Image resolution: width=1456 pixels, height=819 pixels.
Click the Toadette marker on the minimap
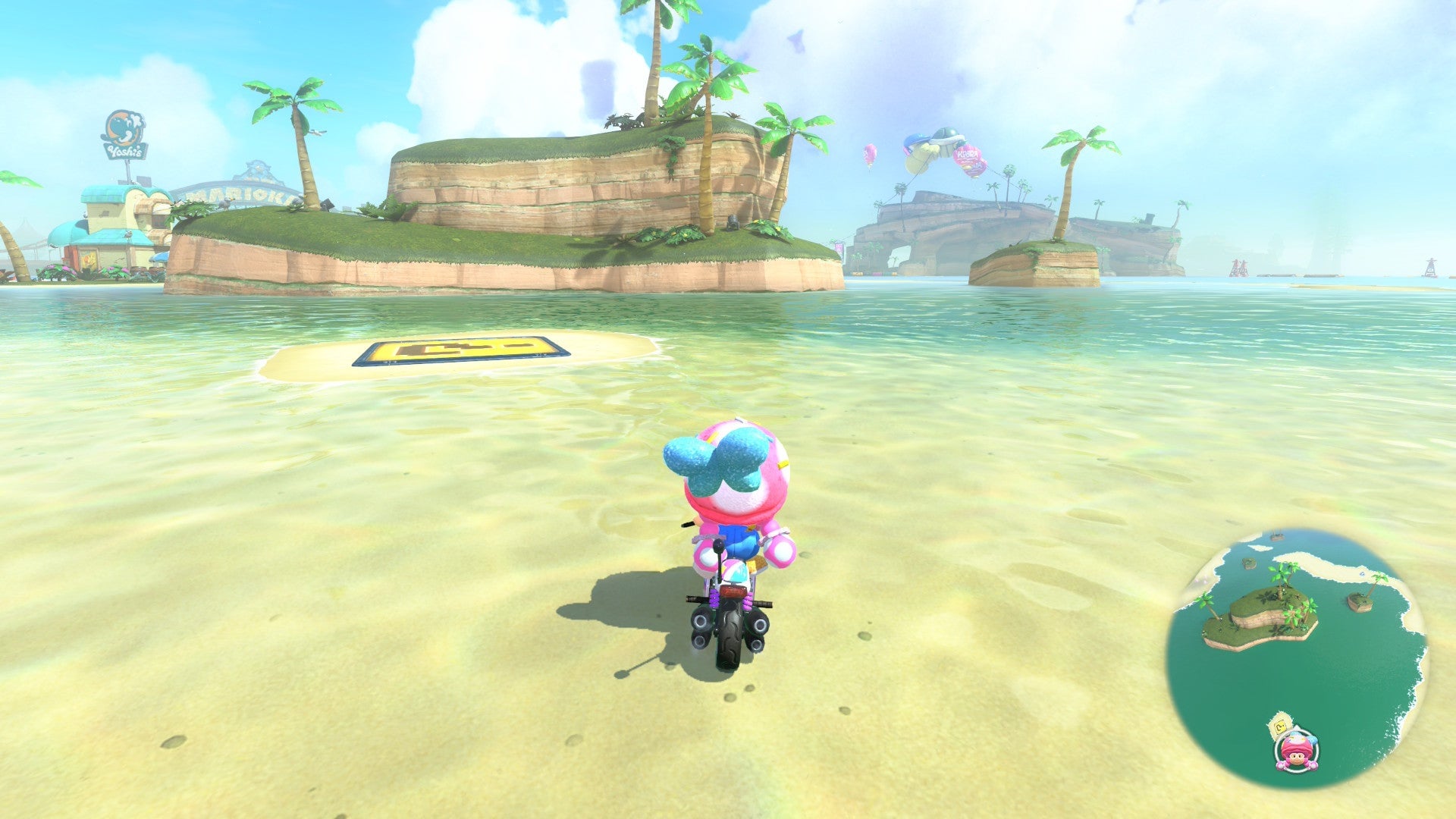[1298, 752]
